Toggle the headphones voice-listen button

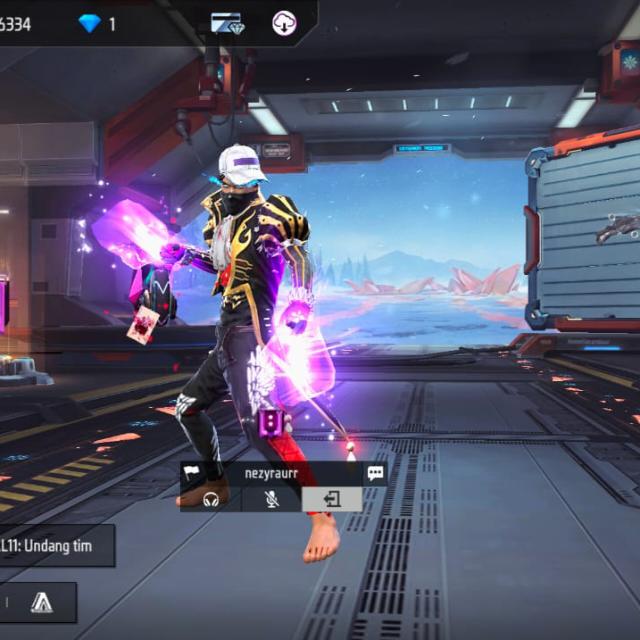(x=211, y=499)
